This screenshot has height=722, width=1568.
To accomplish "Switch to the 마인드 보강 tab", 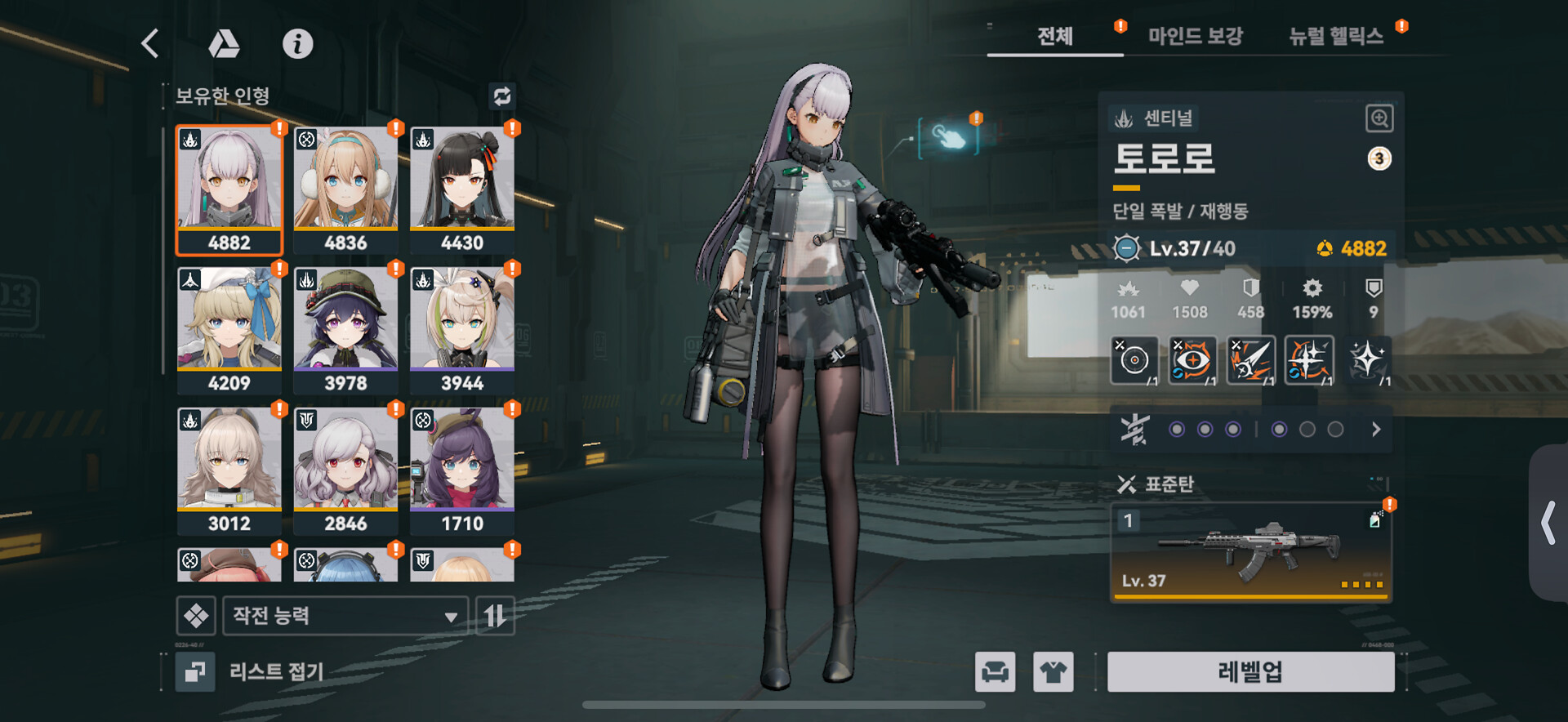I will pyautogui.click(x=1195, y=36).
